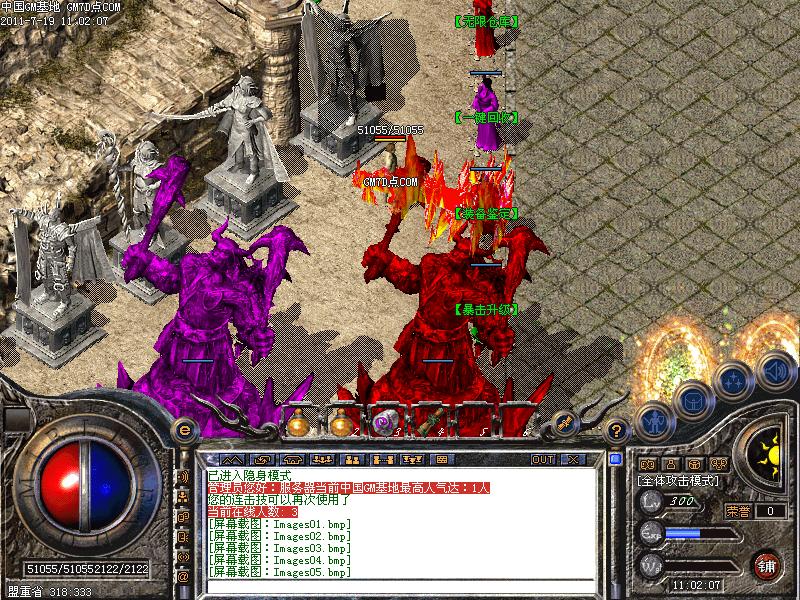The width and height of the screenshot is (800, 600).
Task: Close chat bar with the X button
Action: (573, 459)
